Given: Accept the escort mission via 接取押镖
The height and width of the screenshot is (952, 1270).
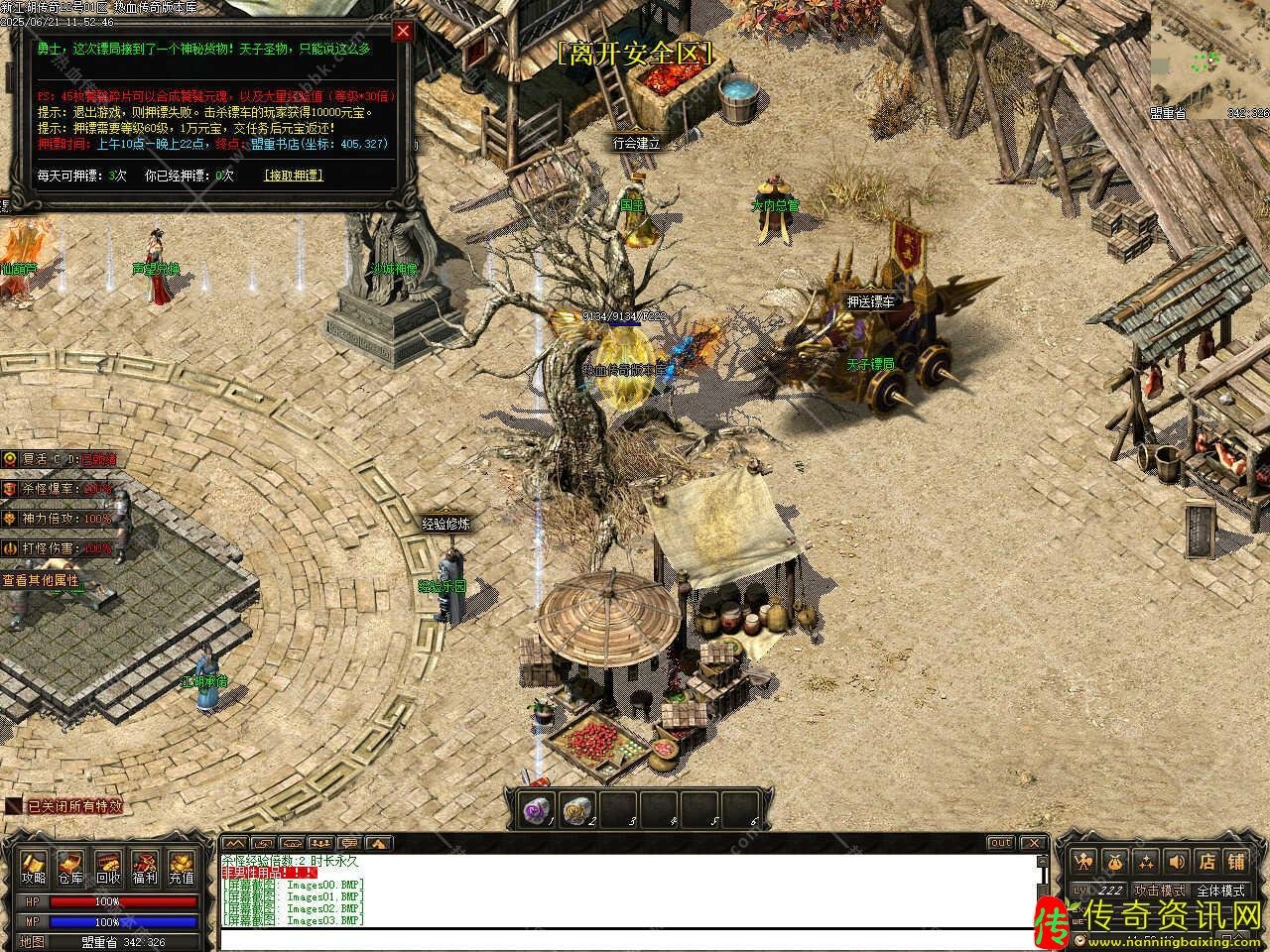Looking at the screenshot, I should pos(293,176).
